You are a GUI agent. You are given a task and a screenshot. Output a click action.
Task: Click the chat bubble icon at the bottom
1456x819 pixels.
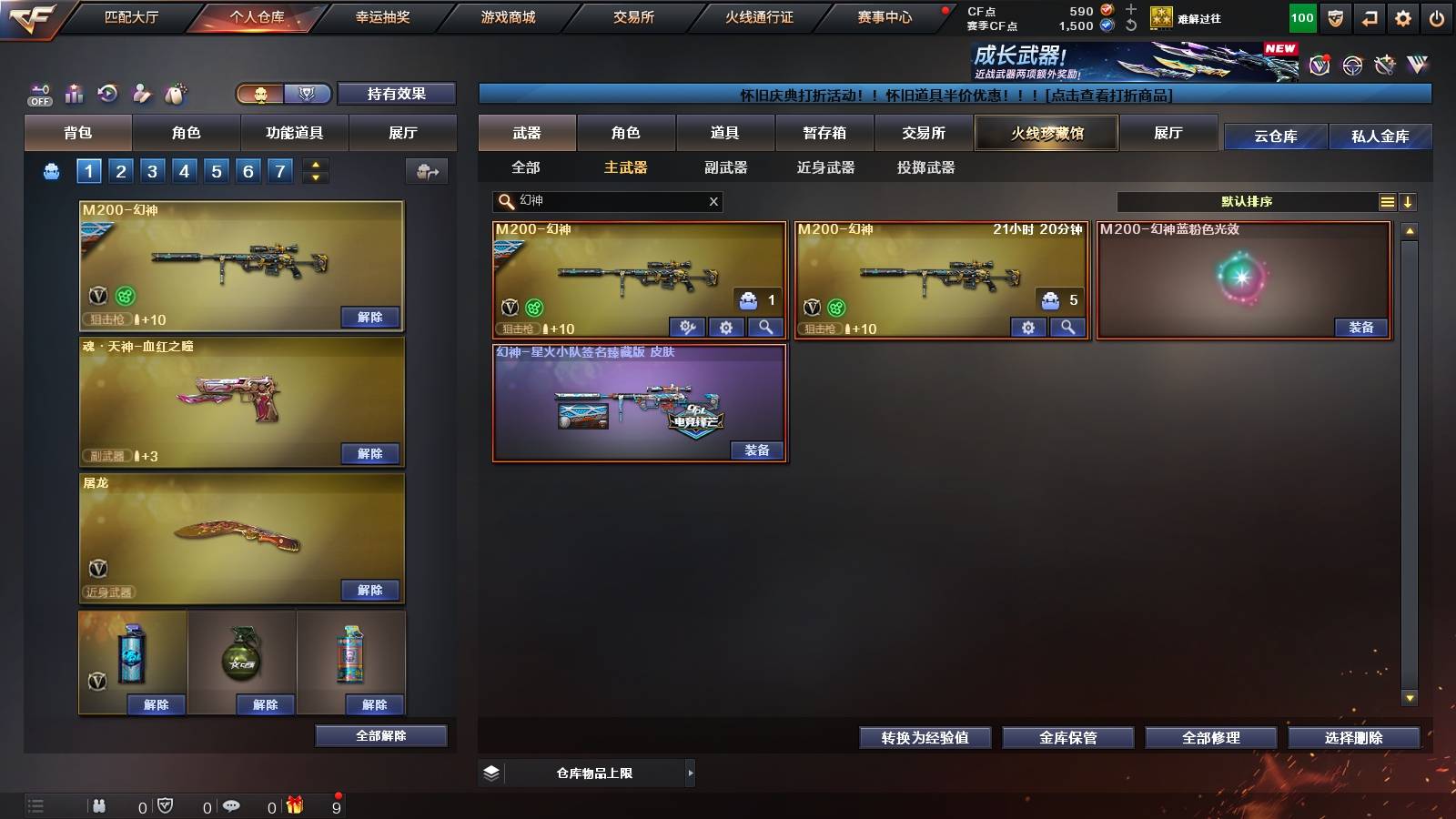(230, 806)
